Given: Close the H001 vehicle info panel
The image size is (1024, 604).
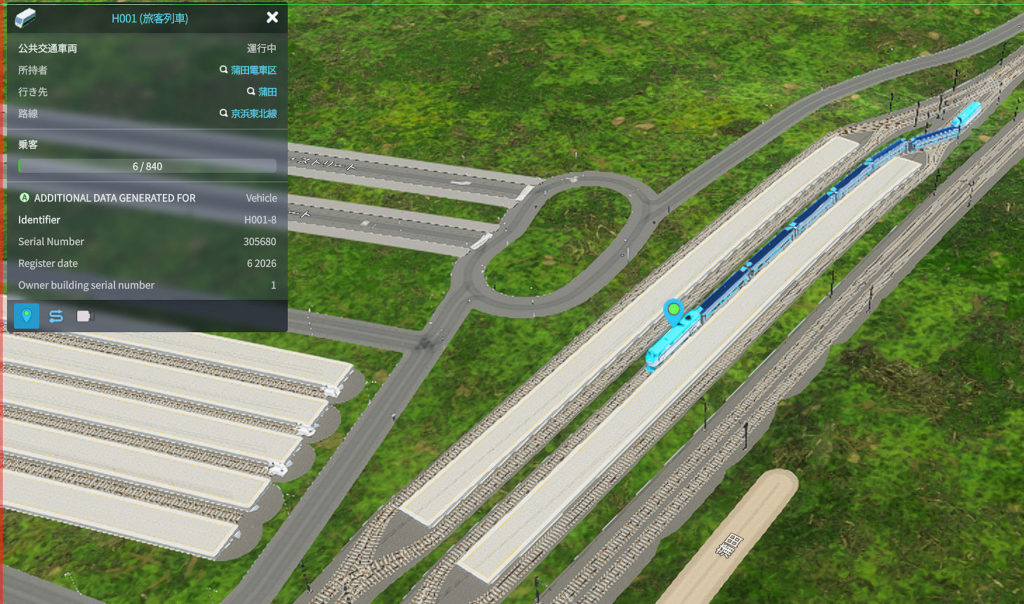Looking at the screenshot, I should tap(272, 18).
